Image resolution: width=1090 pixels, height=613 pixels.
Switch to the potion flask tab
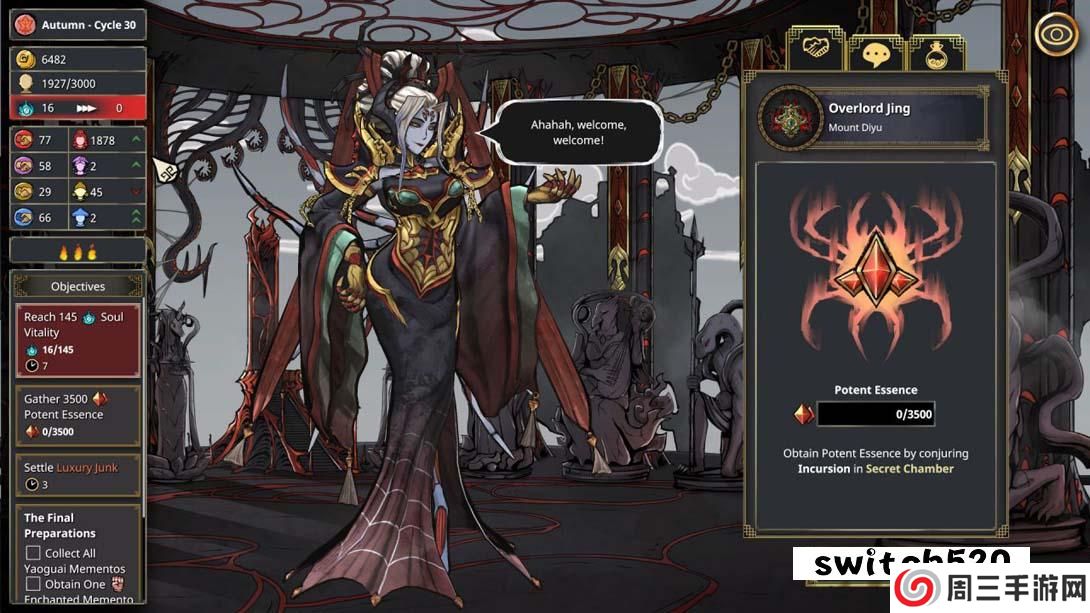pyautogui.click(x=936, y=53)
